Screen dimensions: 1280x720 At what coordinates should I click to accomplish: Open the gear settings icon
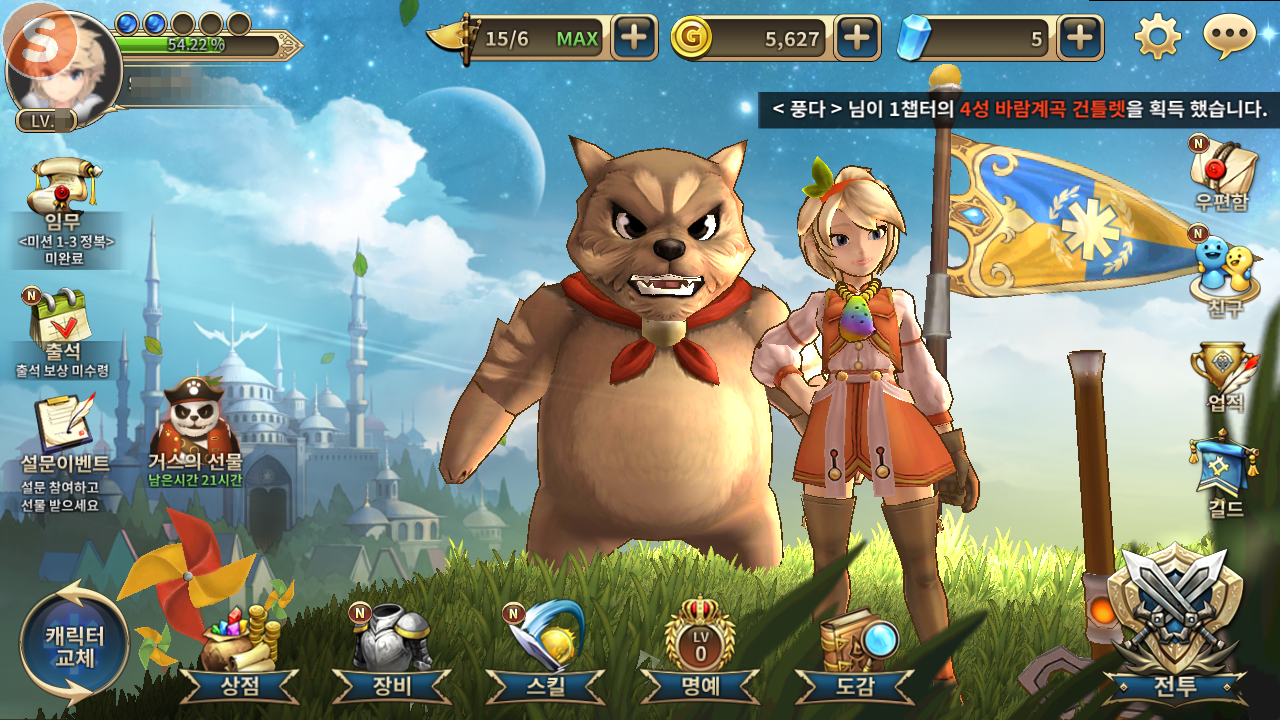point(1158,38)
